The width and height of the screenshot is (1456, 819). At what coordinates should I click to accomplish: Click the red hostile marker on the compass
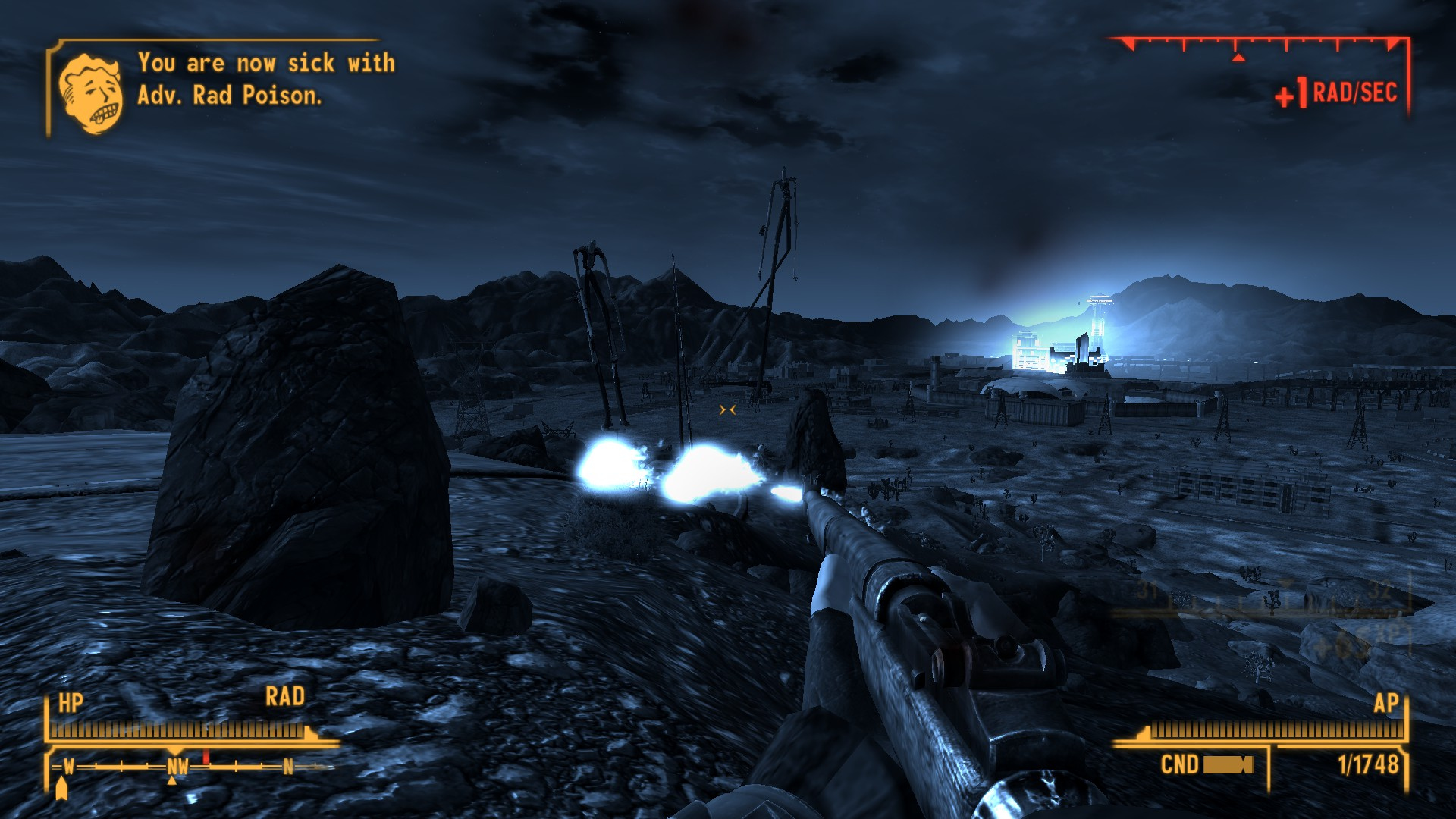pyautogui.click(x=206, y=757)
